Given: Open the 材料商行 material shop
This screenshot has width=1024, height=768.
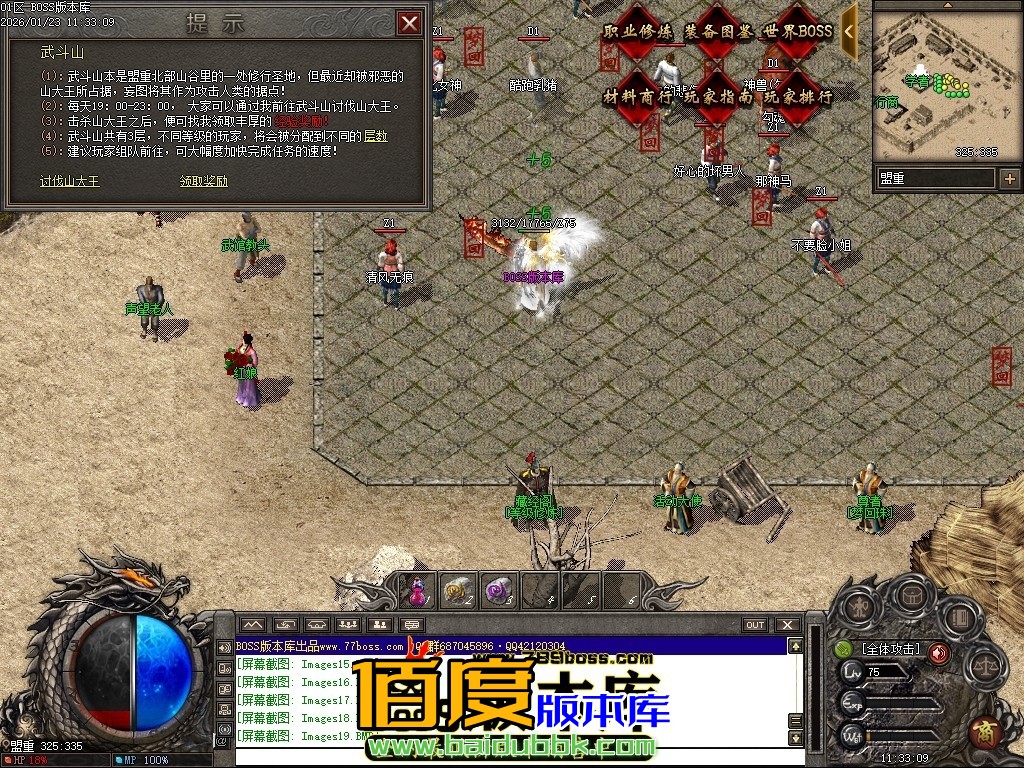Looking at the screenshot, I should click(638, 97).
